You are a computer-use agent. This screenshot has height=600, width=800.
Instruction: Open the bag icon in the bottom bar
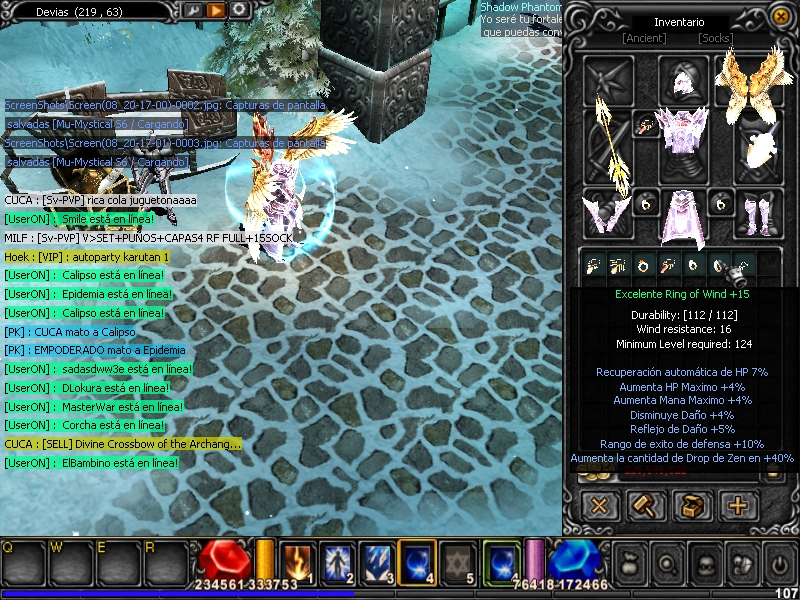point(632,564)
